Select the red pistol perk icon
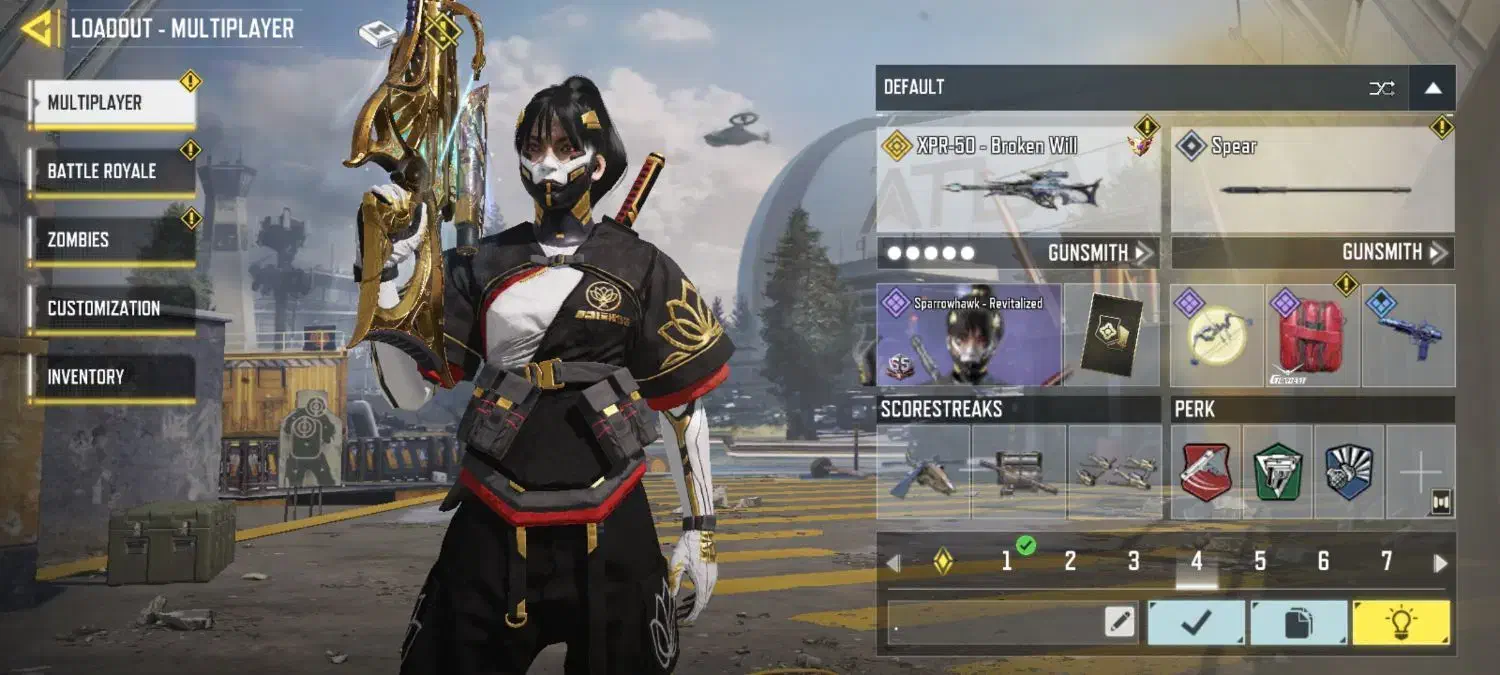This screenshot has width=1500, height=675. point(1205,472)
